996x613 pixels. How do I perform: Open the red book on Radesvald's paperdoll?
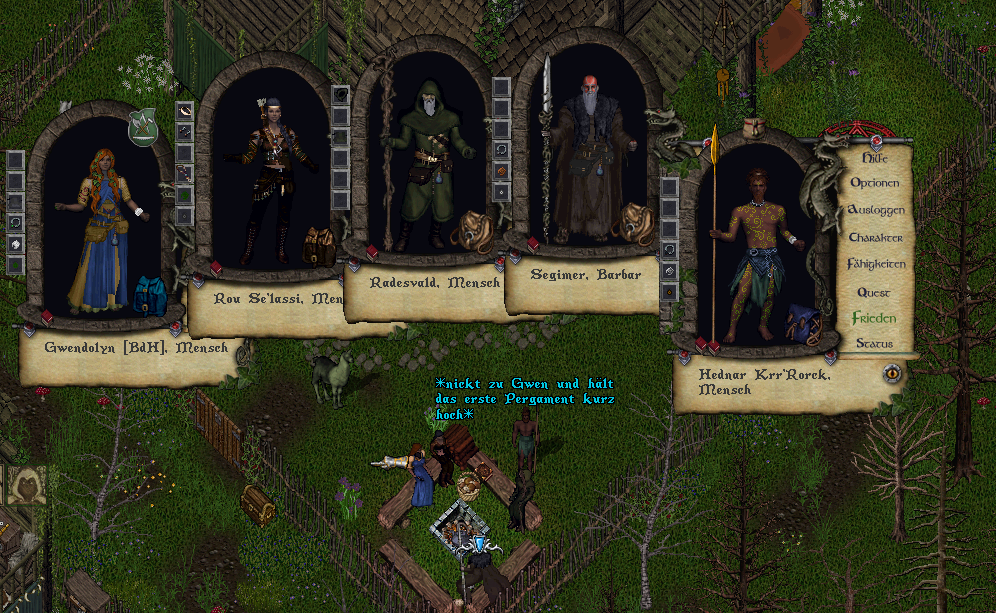tap(371, 253)
